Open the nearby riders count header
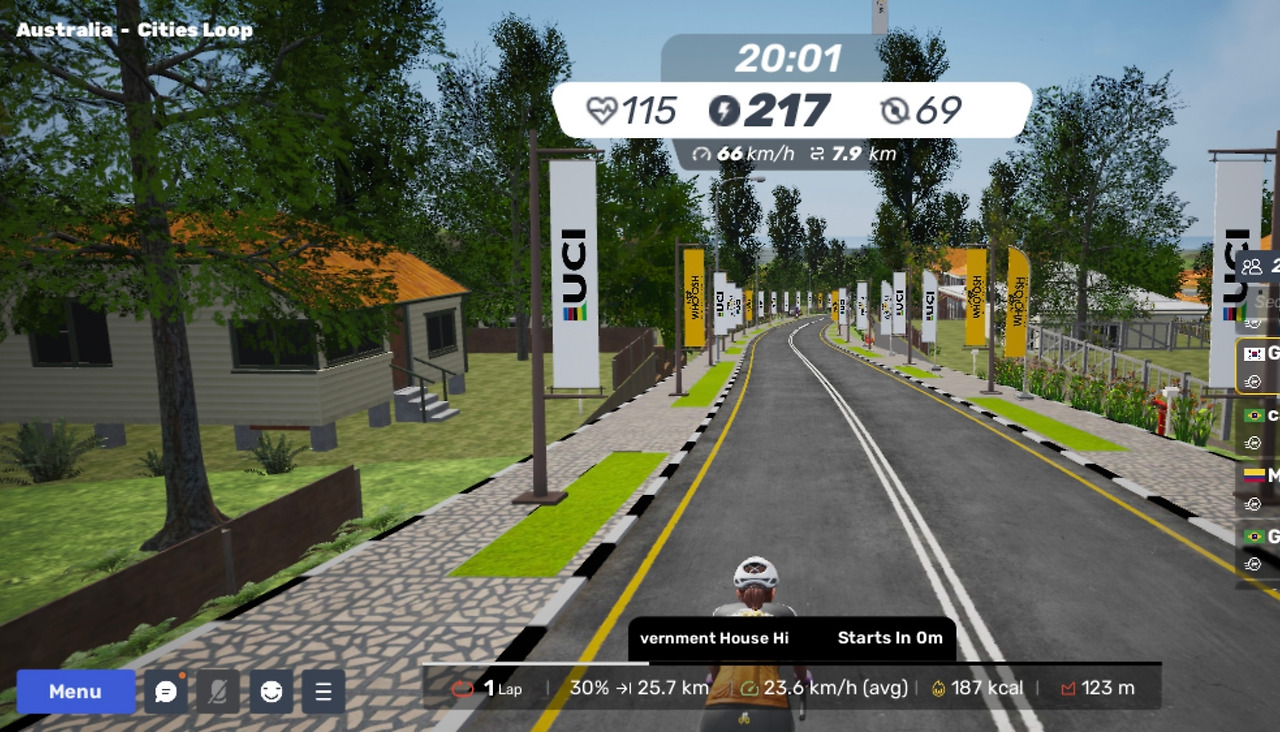The width and height of the screenshot is (1280, 732). pos(1259,266)
